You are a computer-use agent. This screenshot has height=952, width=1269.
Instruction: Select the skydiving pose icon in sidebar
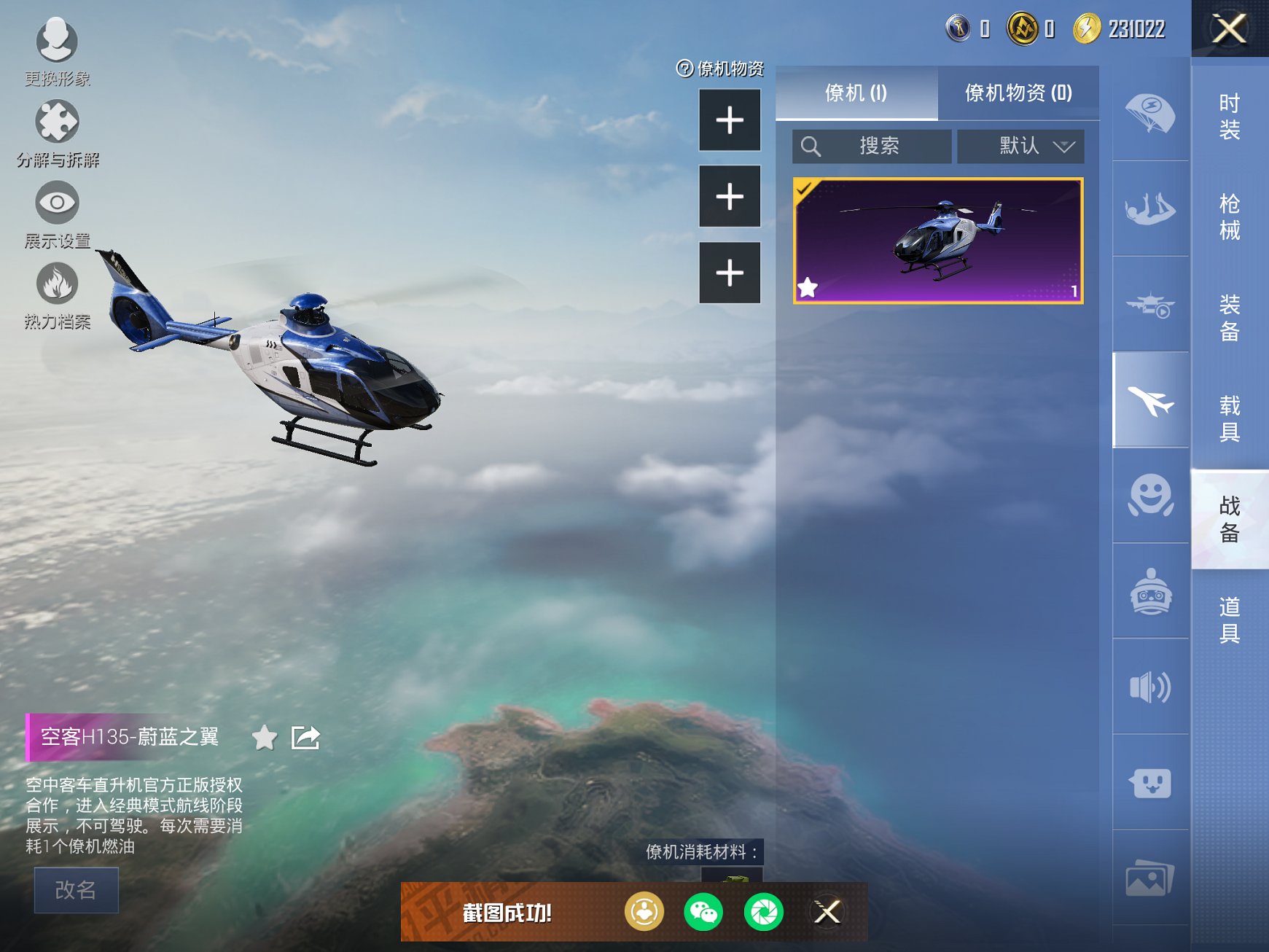(x=1150, y=210)
